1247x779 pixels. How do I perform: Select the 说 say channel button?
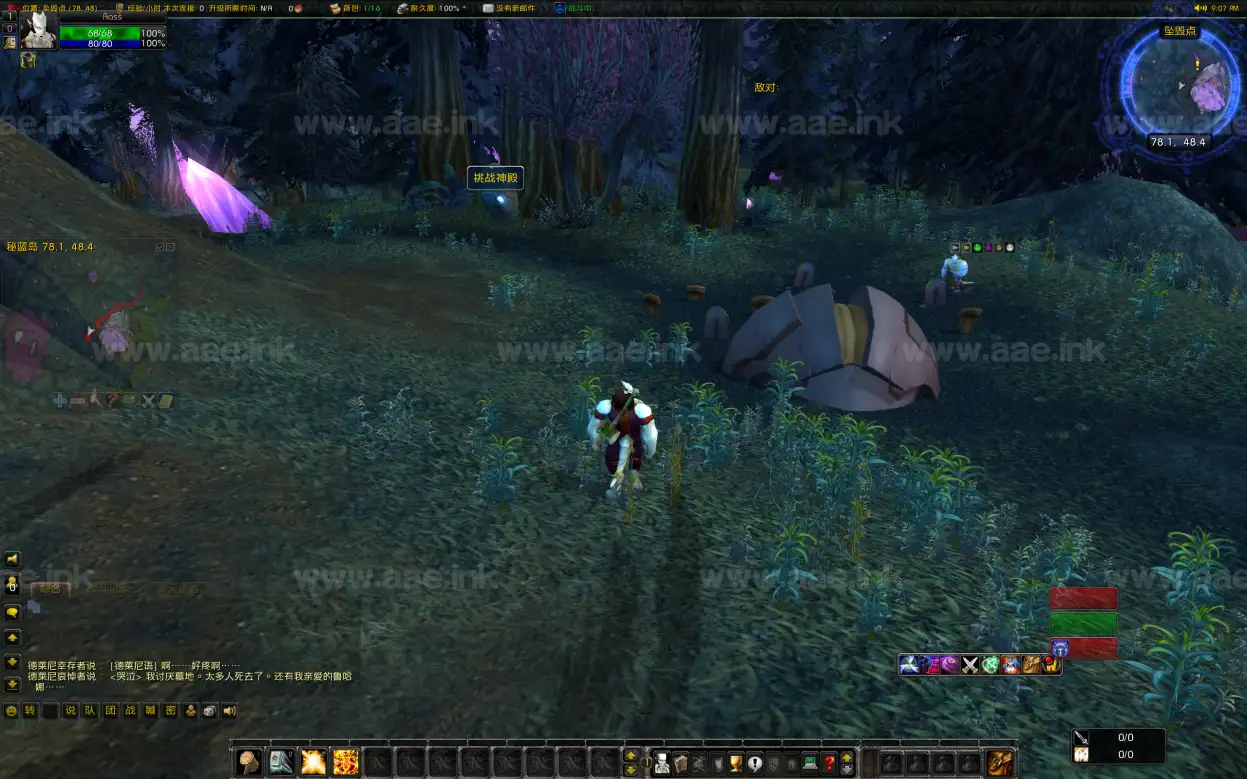pos(70,711)
